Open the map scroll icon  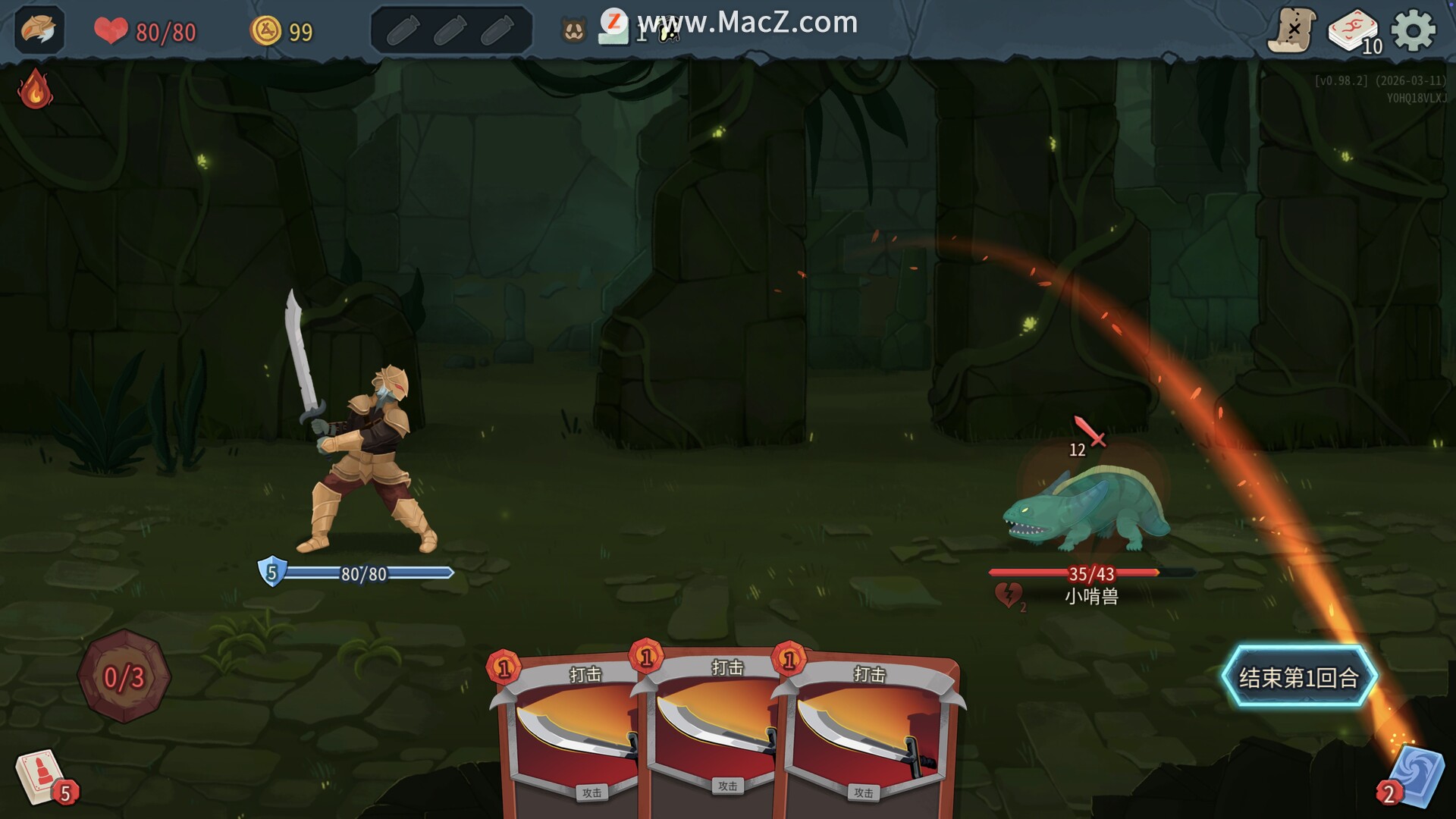1291,31
